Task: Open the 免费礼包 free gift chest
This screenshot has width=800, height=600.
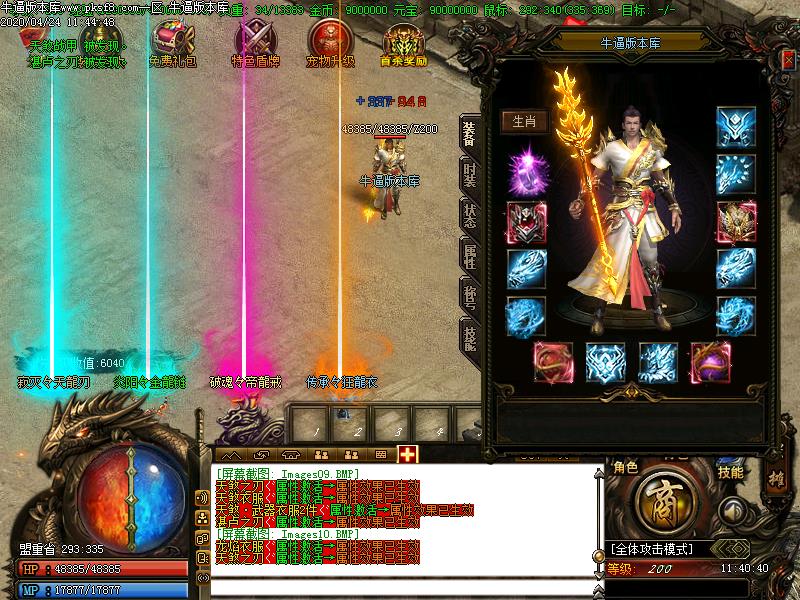Action: (171, 40)
